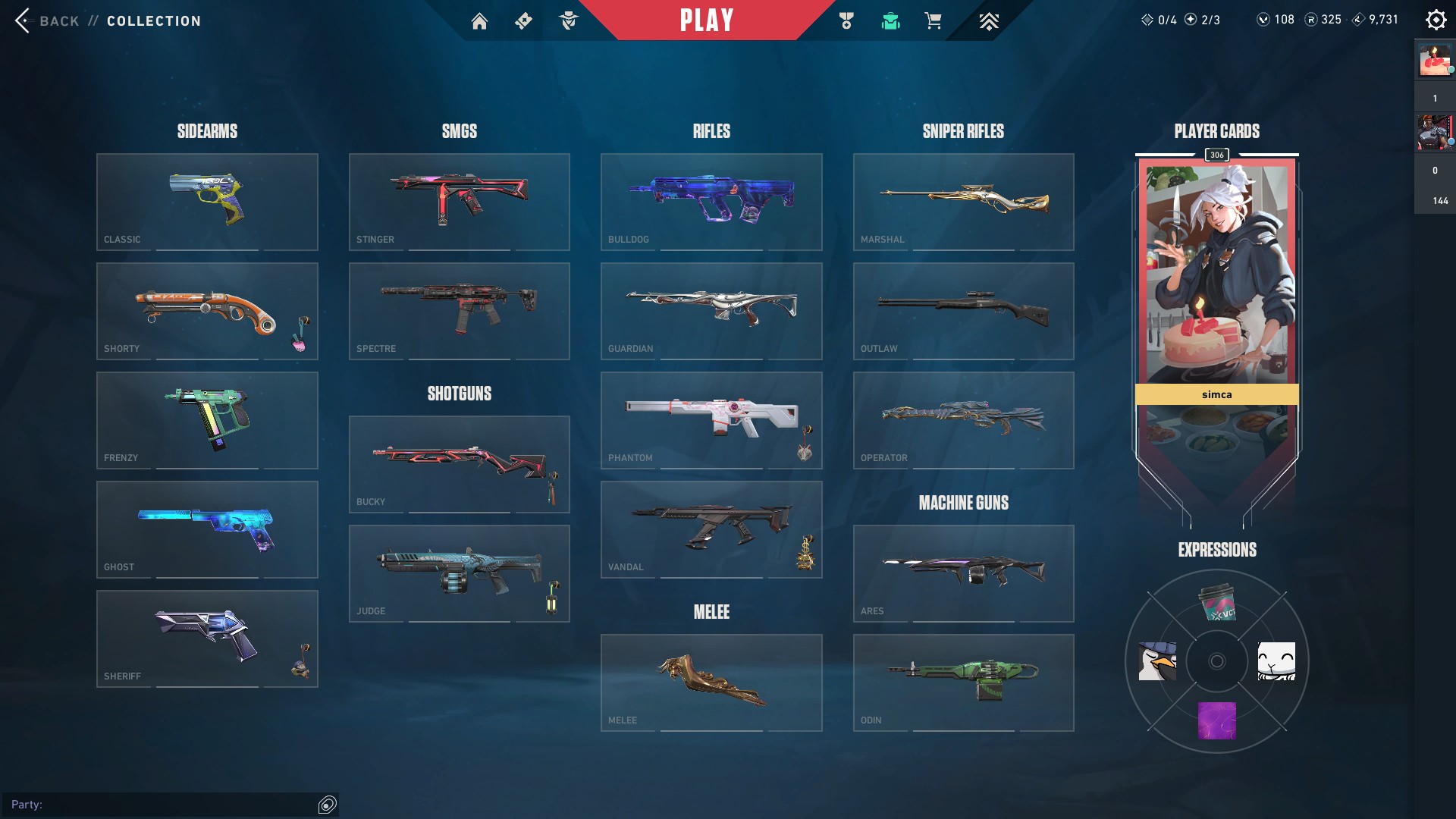Click the Valorant Points balance

pos(1275,20)
